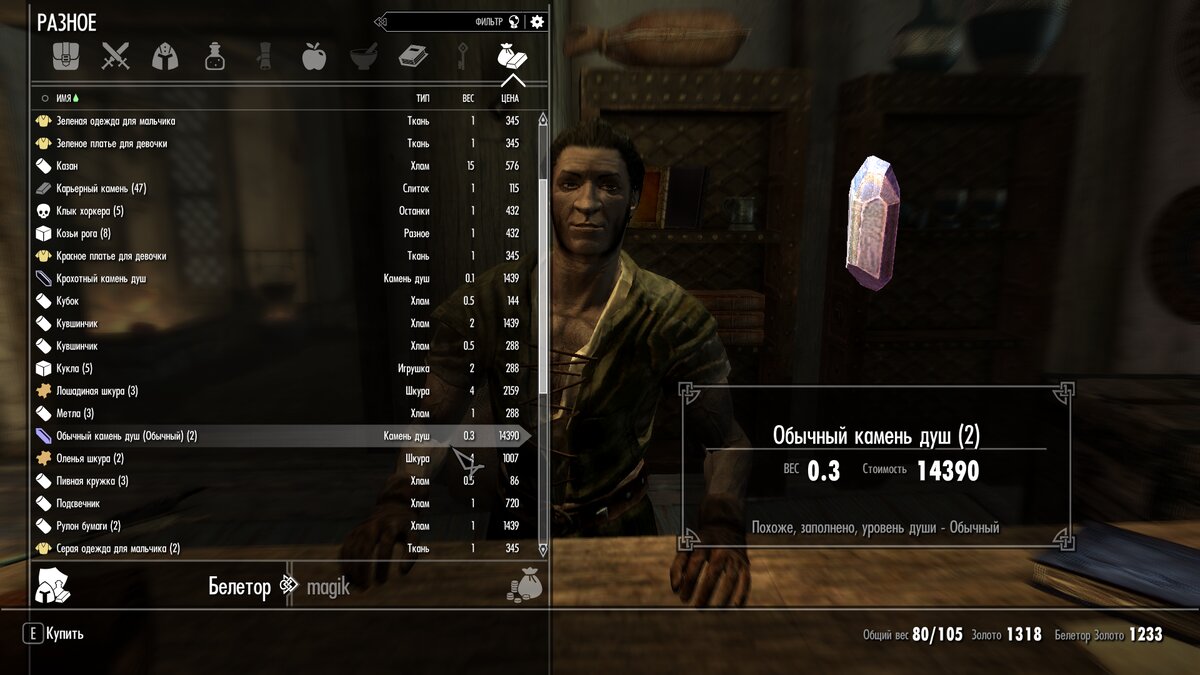The height and width of the screenshot is (675, 1200).
Task: Switch to the weapons category (crossed swords)
Action: pyautogui.click(x=115, y=56)
